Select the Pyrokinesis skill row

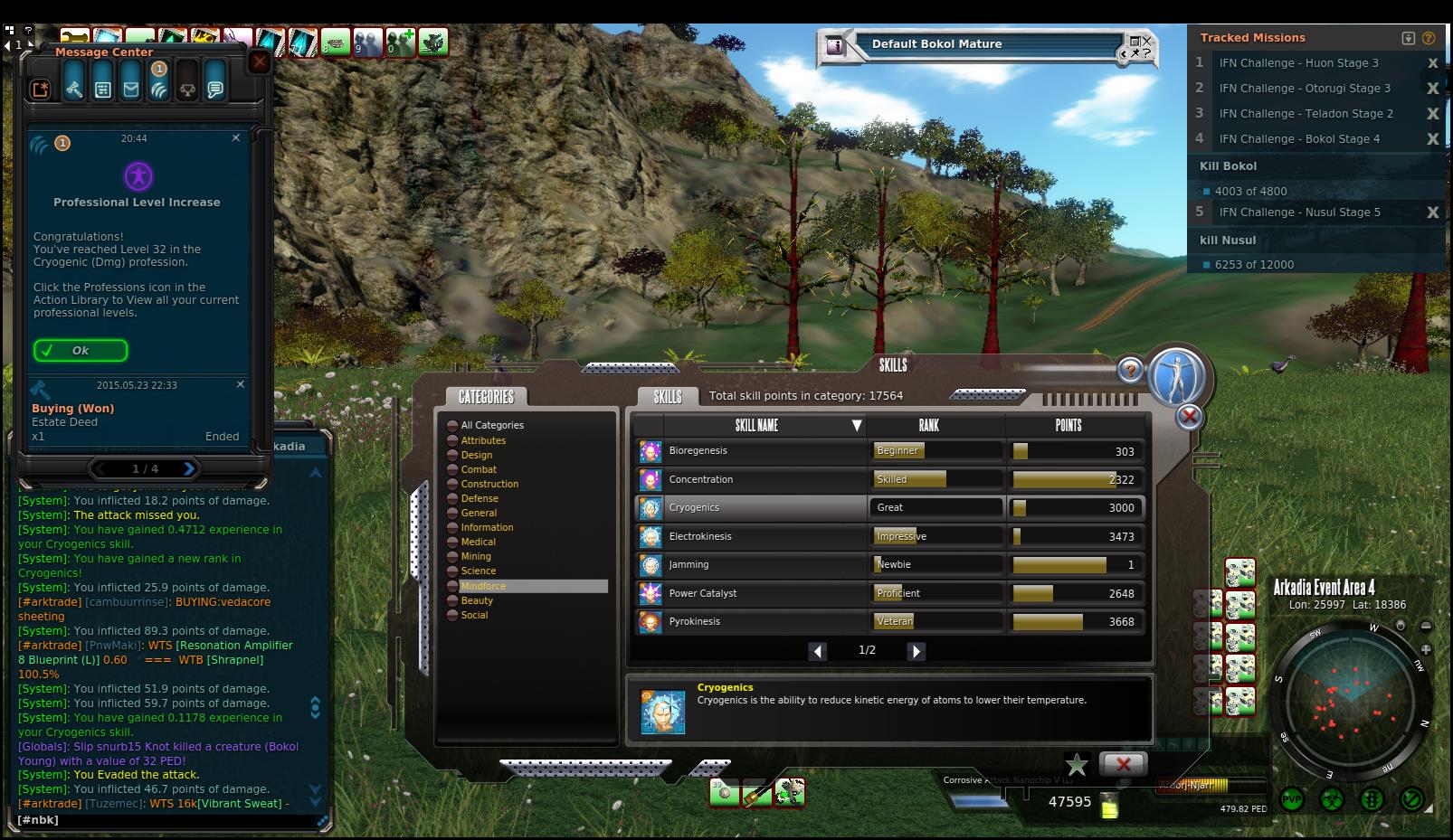point(751,622)
